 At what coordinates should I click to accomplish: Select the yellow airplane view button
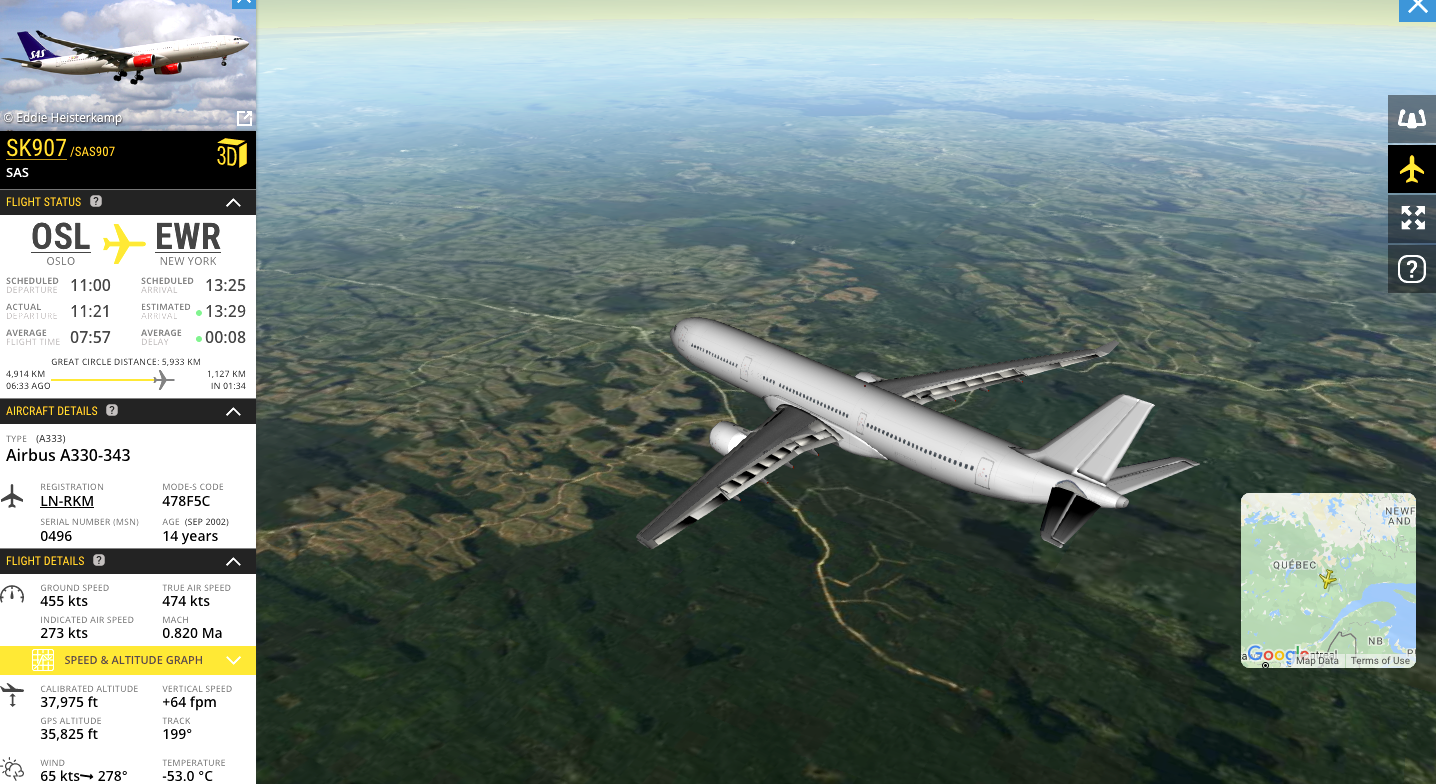[x=1411, y=169]
